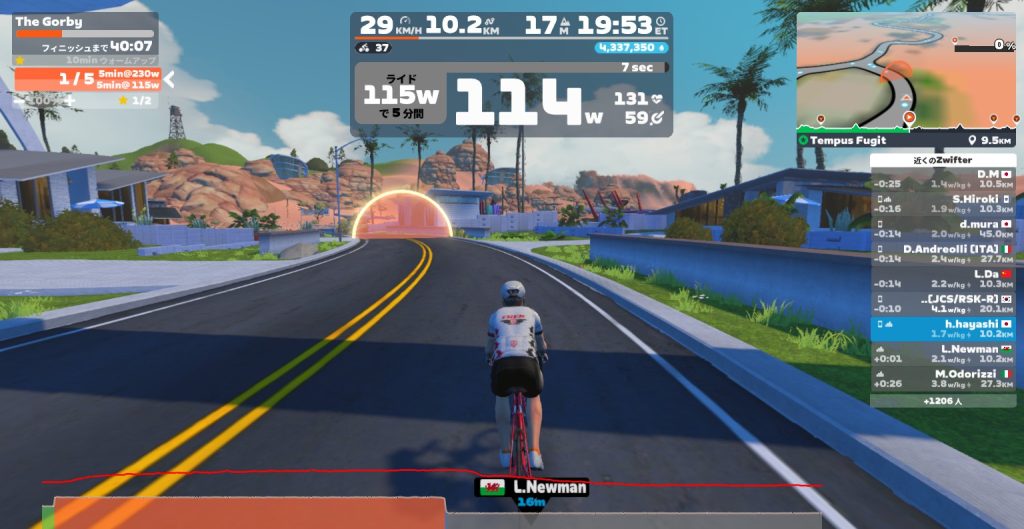This screenshot has height=529, width=1024.
Task: Click the L.Newman name tag above rider
Action: pyautogui.click(x=531, y=487)
